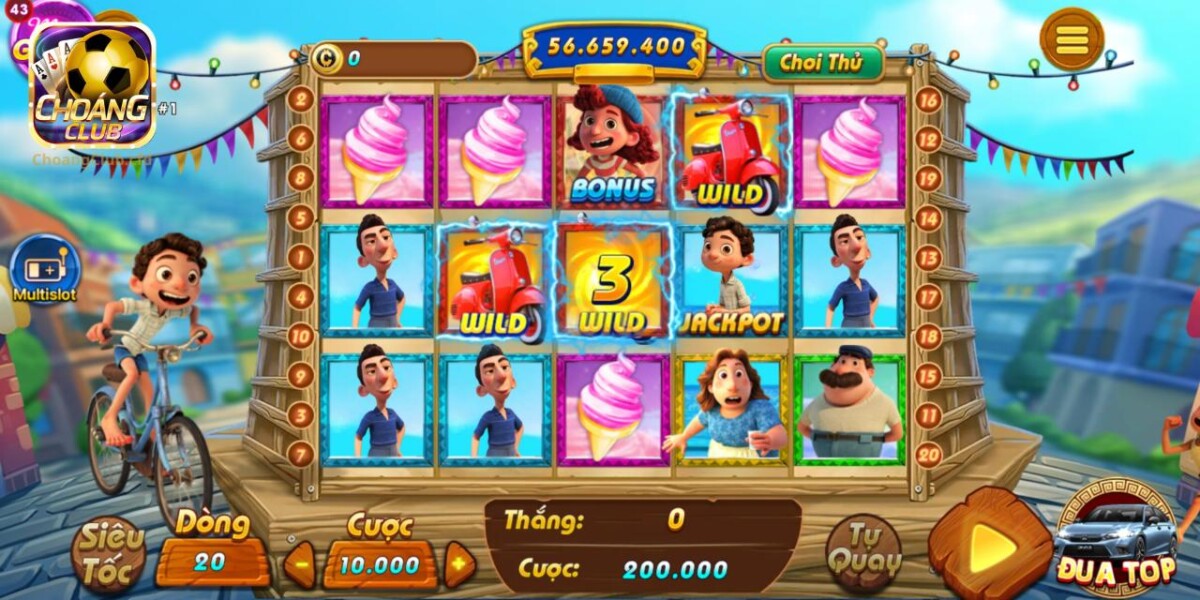Open the Multislot feature

[x=44, y=270]
